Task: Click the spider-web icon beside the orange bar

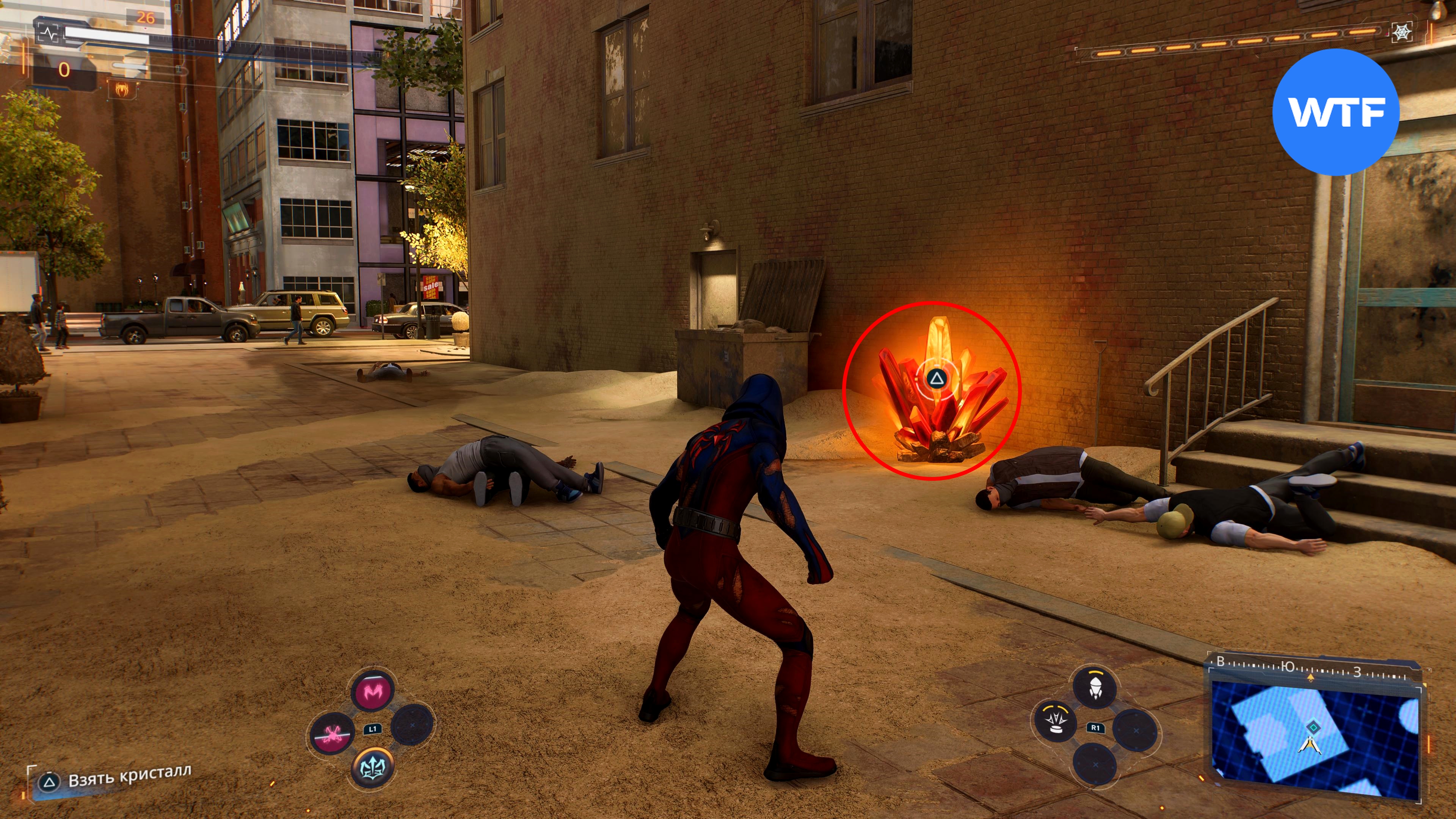Action: [1402, 33]
